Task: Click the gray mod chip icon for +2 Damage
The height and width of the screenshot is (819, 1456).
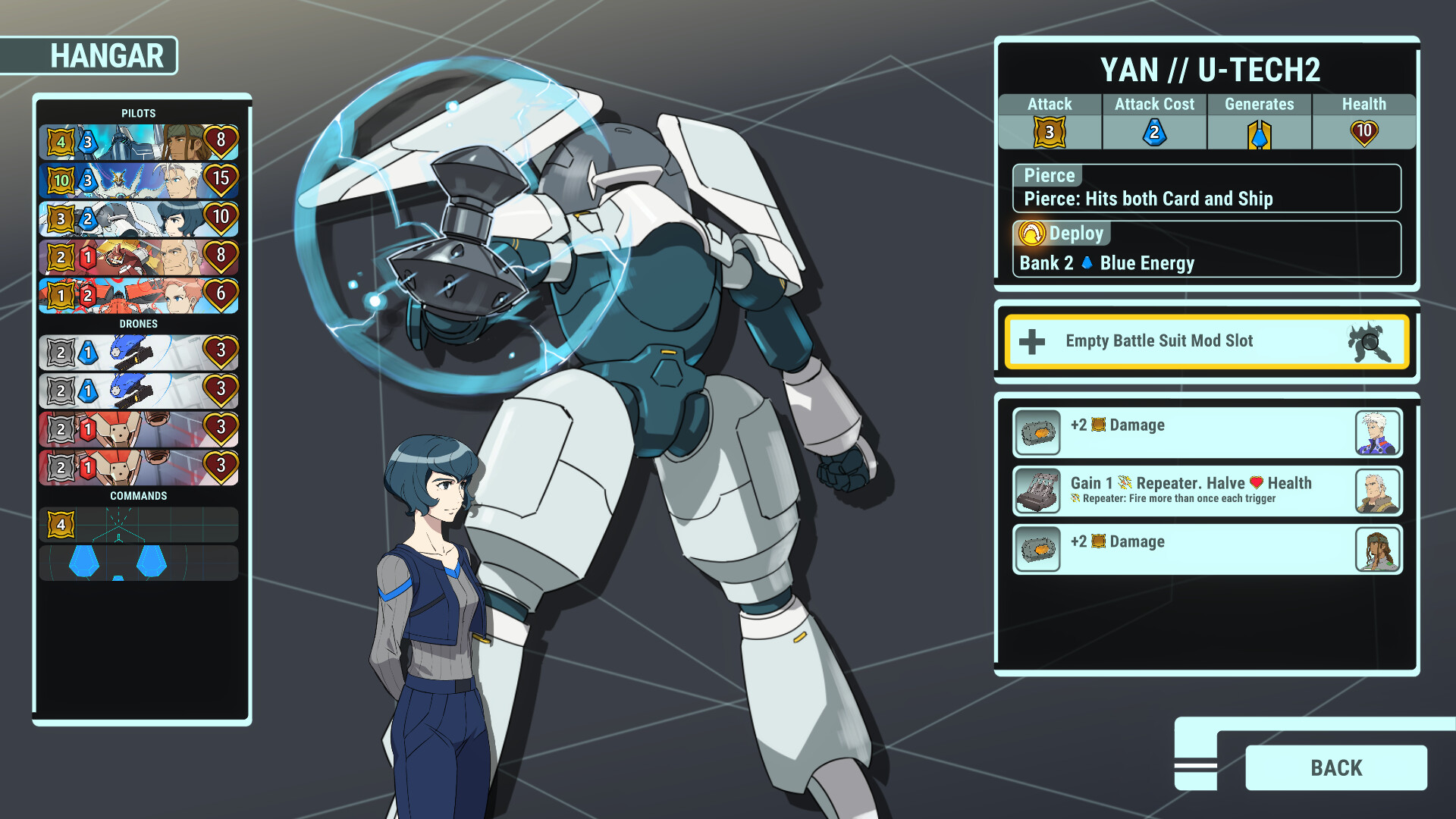Action: [1037, 433]
